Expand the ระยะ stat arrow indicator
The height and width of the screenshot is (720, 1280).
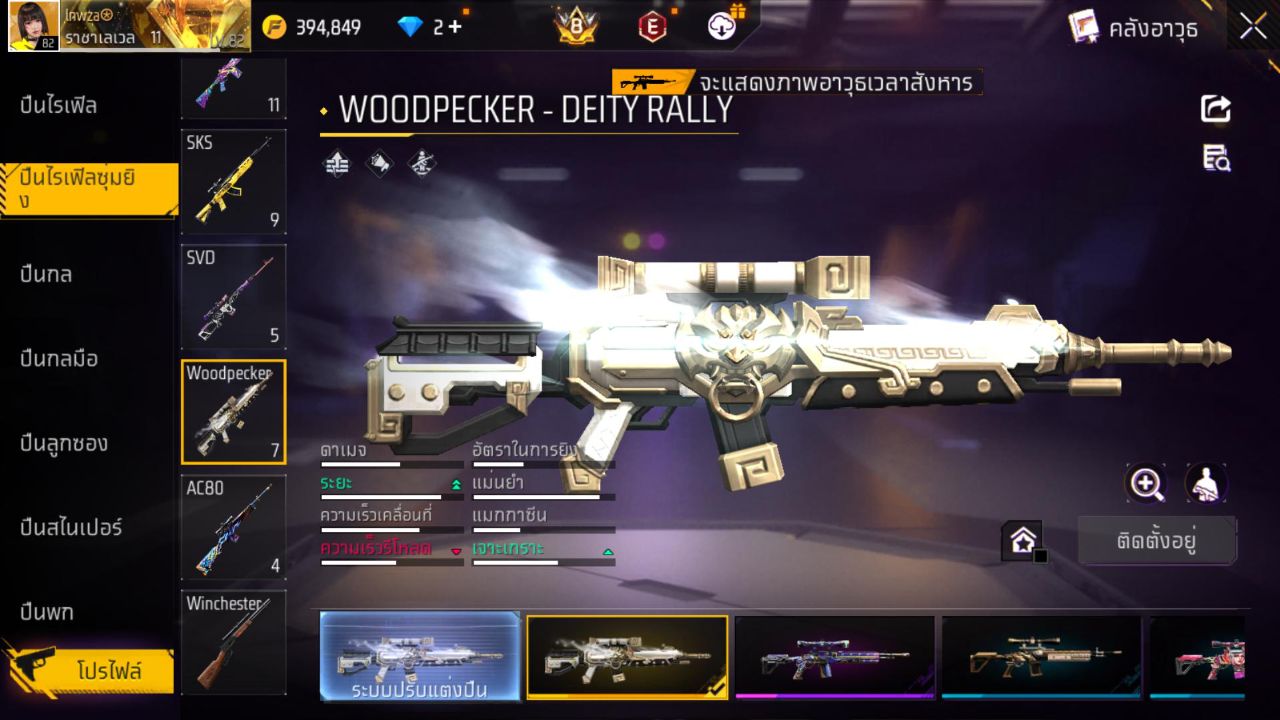(x=456, y=483)
